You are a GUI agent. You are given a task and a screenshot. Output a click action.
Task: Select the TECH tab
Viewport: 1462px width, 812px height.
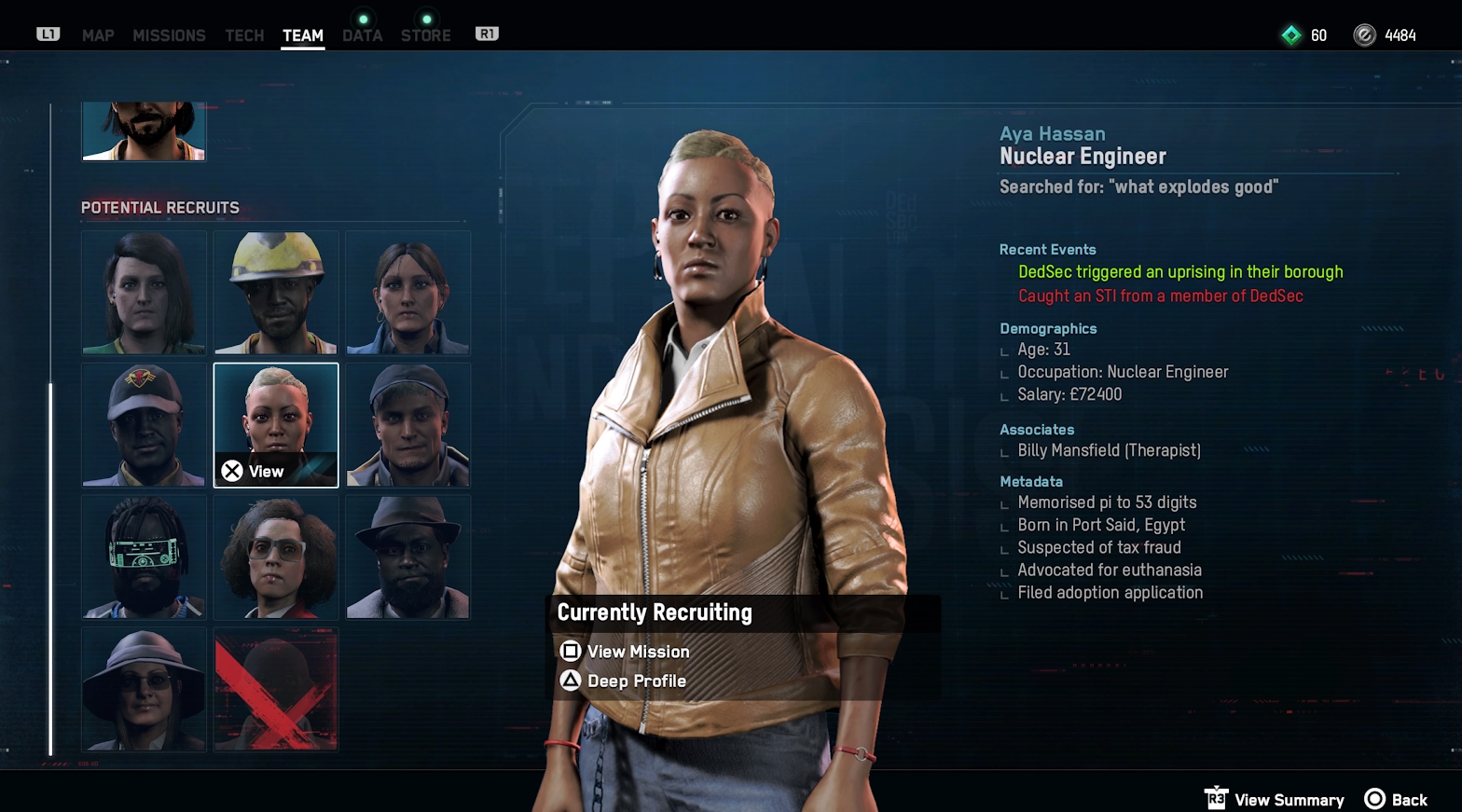tap(244, 35)
